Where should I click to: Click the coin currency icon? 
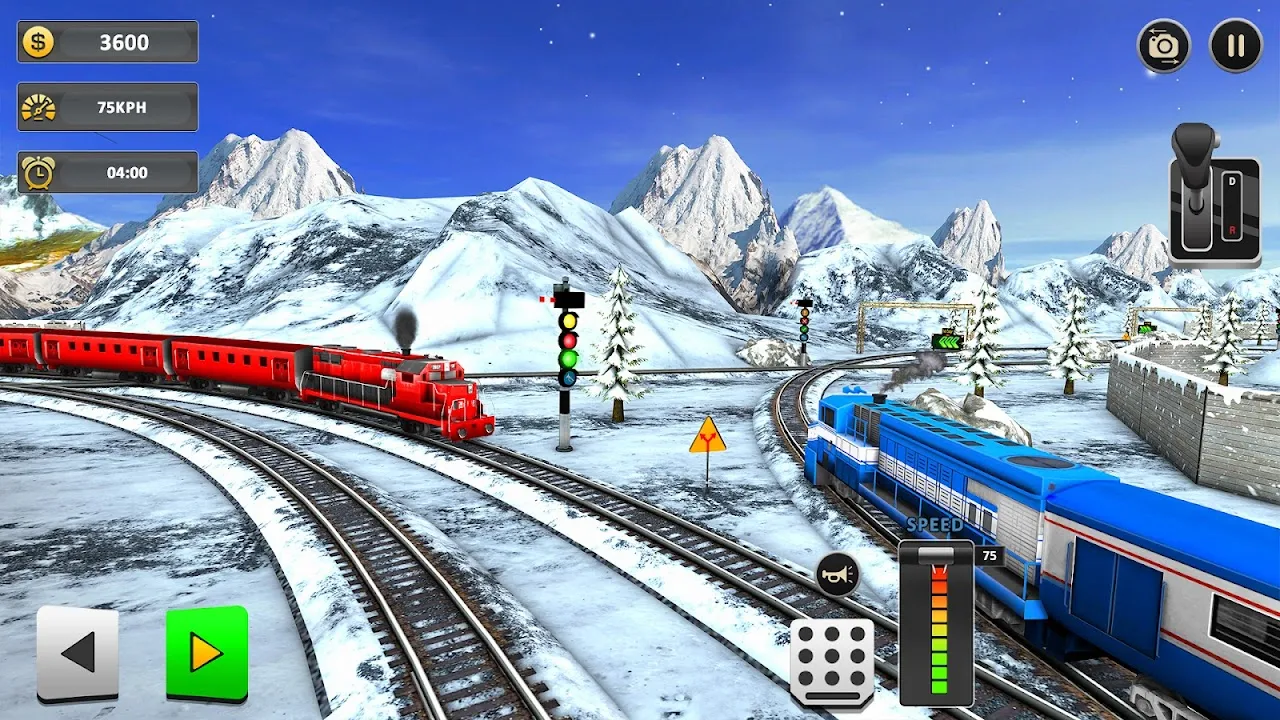[x=36, y=42]
